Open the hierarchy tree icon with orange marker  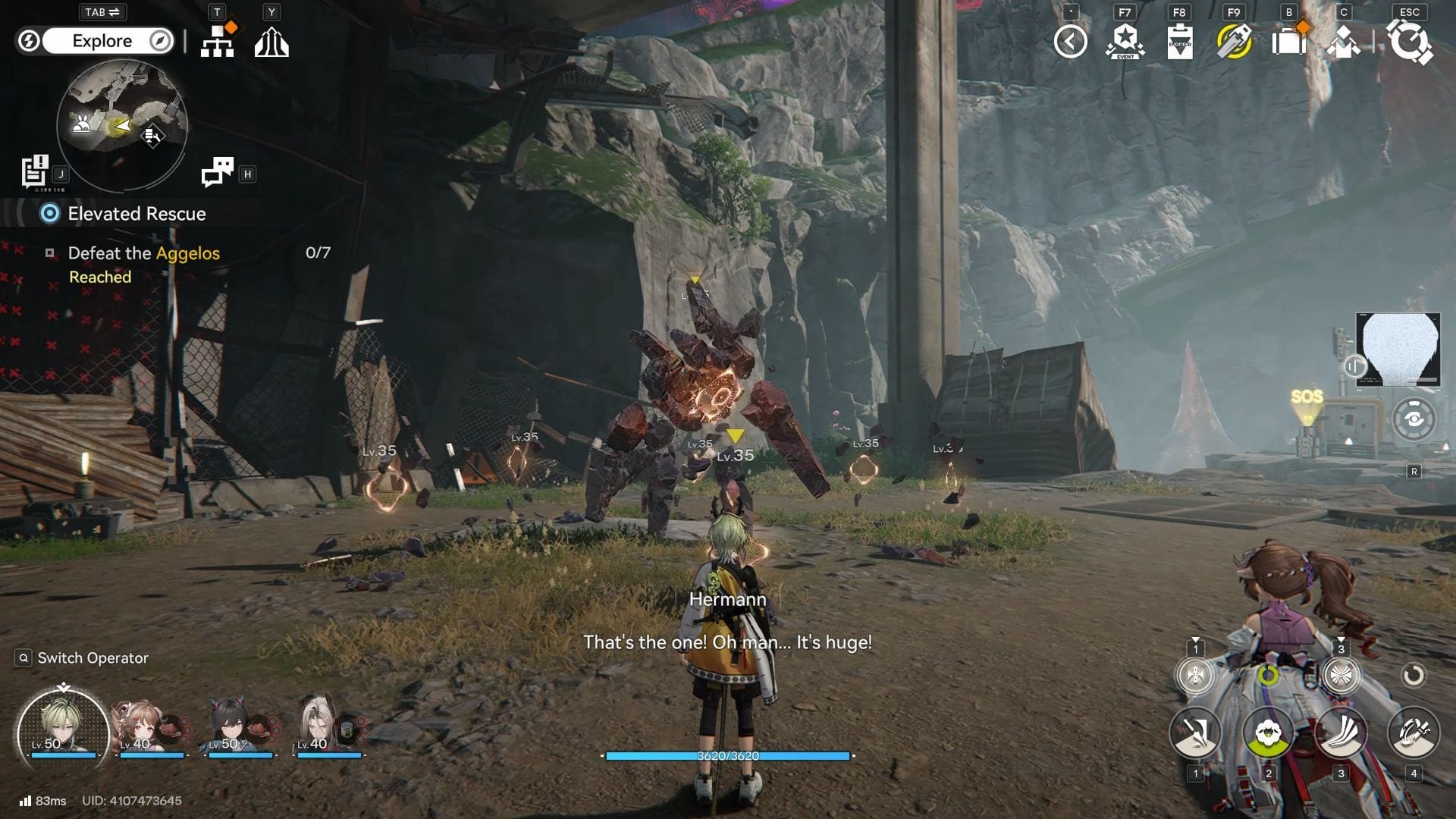click(218, 42)
